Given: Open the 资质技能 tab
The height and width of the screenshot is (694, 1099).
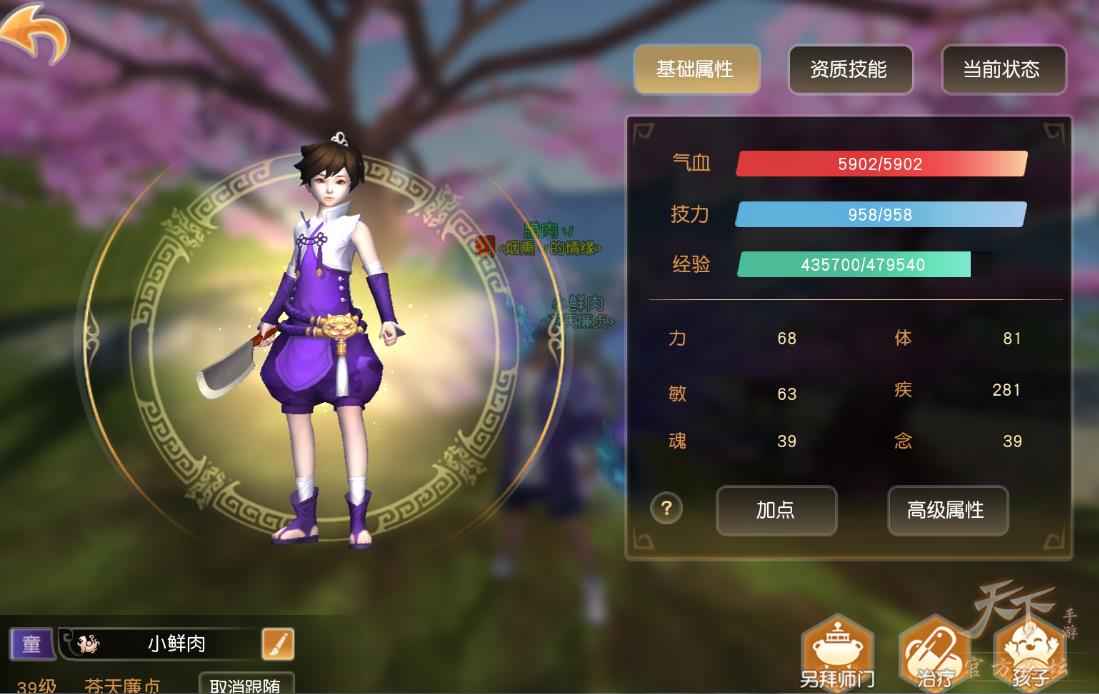Looking at the screenshot, I should coord(849,70).
